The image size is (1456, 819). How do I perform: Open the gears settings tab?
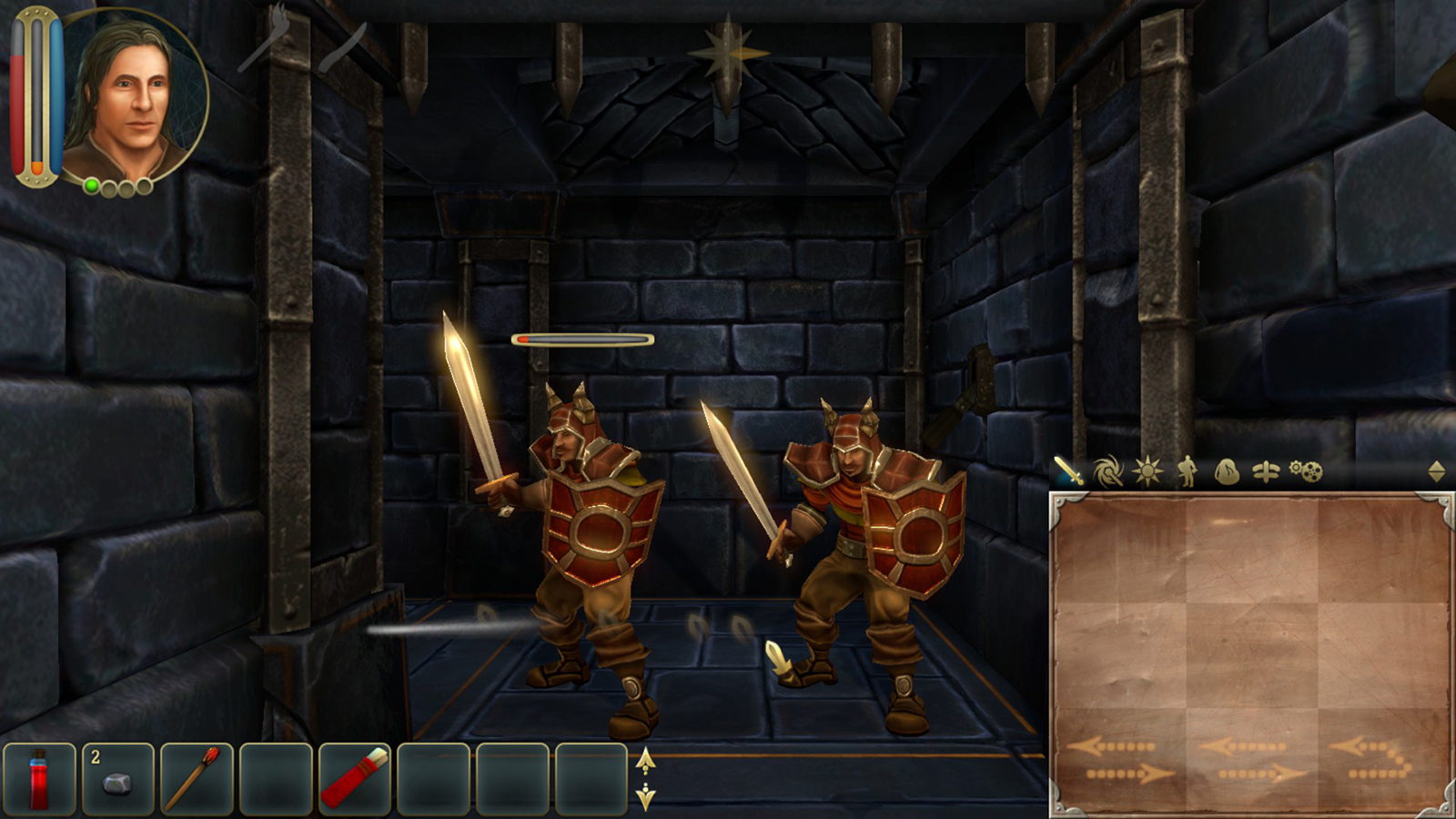point(1306,471)
